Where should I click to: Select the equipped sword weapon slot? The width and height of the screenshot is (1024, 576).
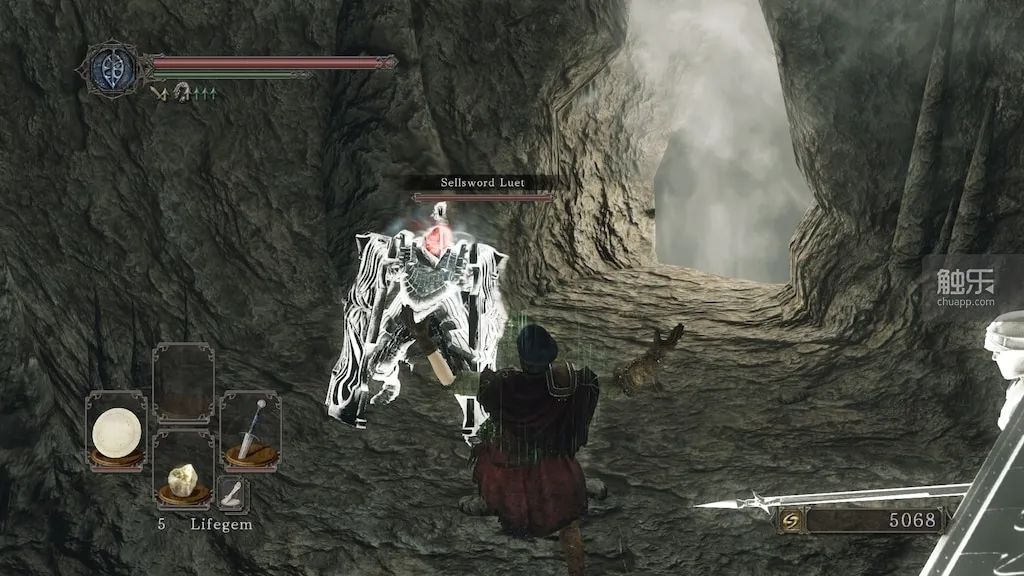point(250,430)
